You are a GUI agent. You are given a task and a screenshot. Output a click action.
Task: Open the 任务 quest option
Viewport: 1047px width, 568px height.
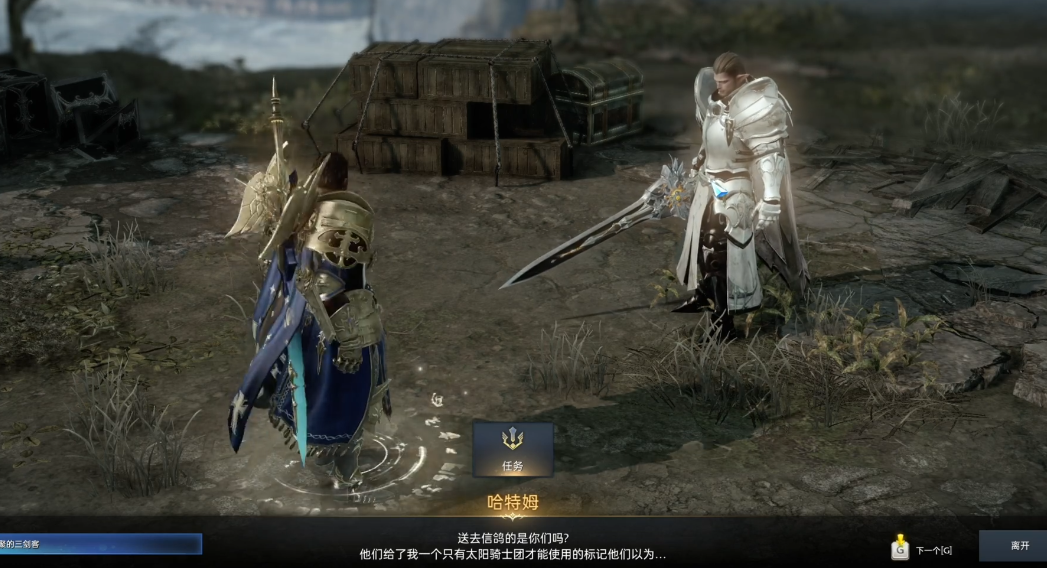point(513,448)
